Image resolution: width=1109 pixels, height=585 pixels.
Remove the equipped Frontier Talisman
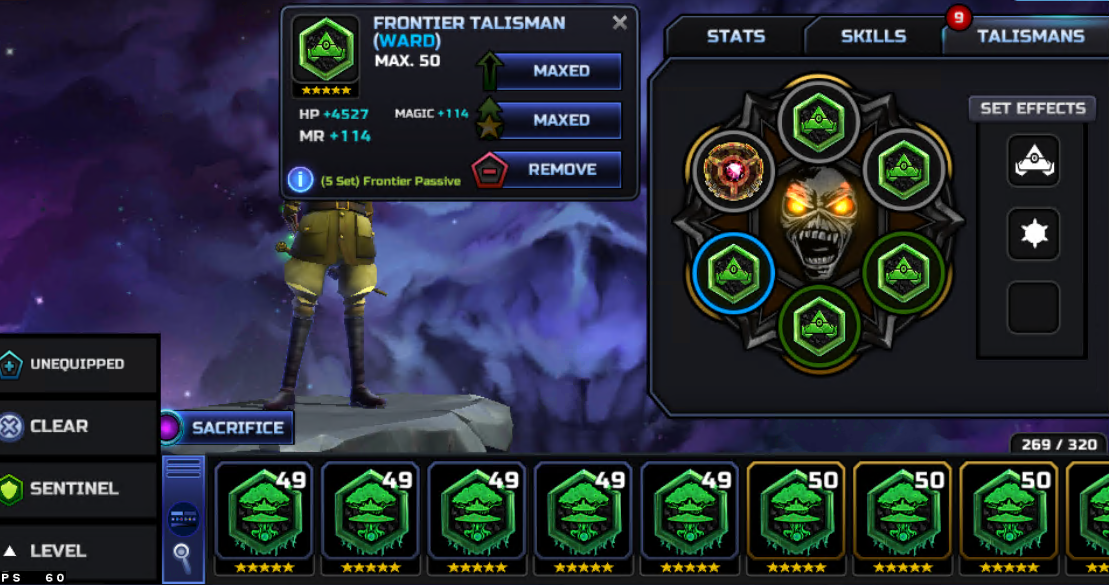(x=560, y=170)
